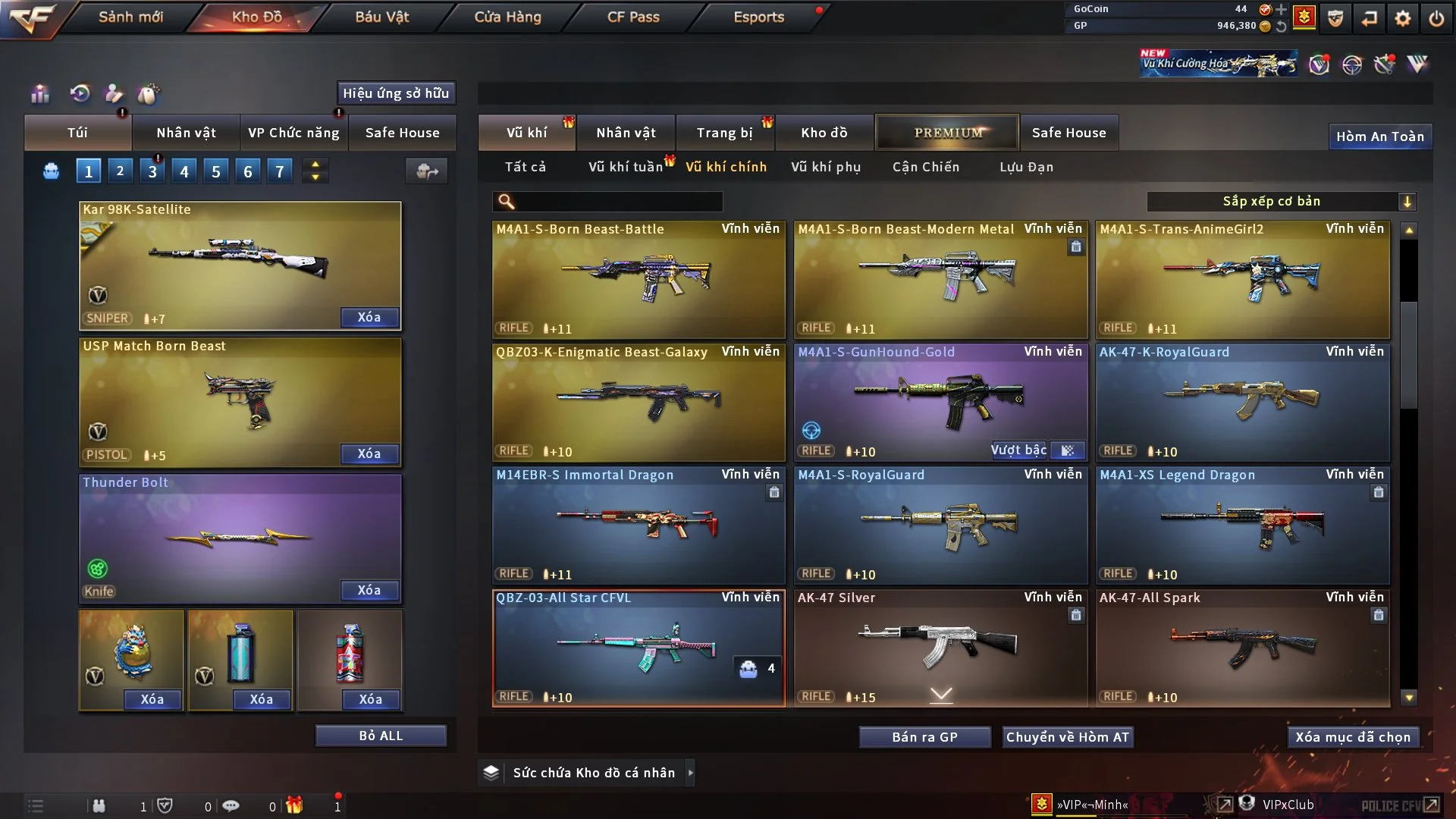Open the Hòm An Toàn safe box
The image size is (1456, 819).
[1379, 136]
